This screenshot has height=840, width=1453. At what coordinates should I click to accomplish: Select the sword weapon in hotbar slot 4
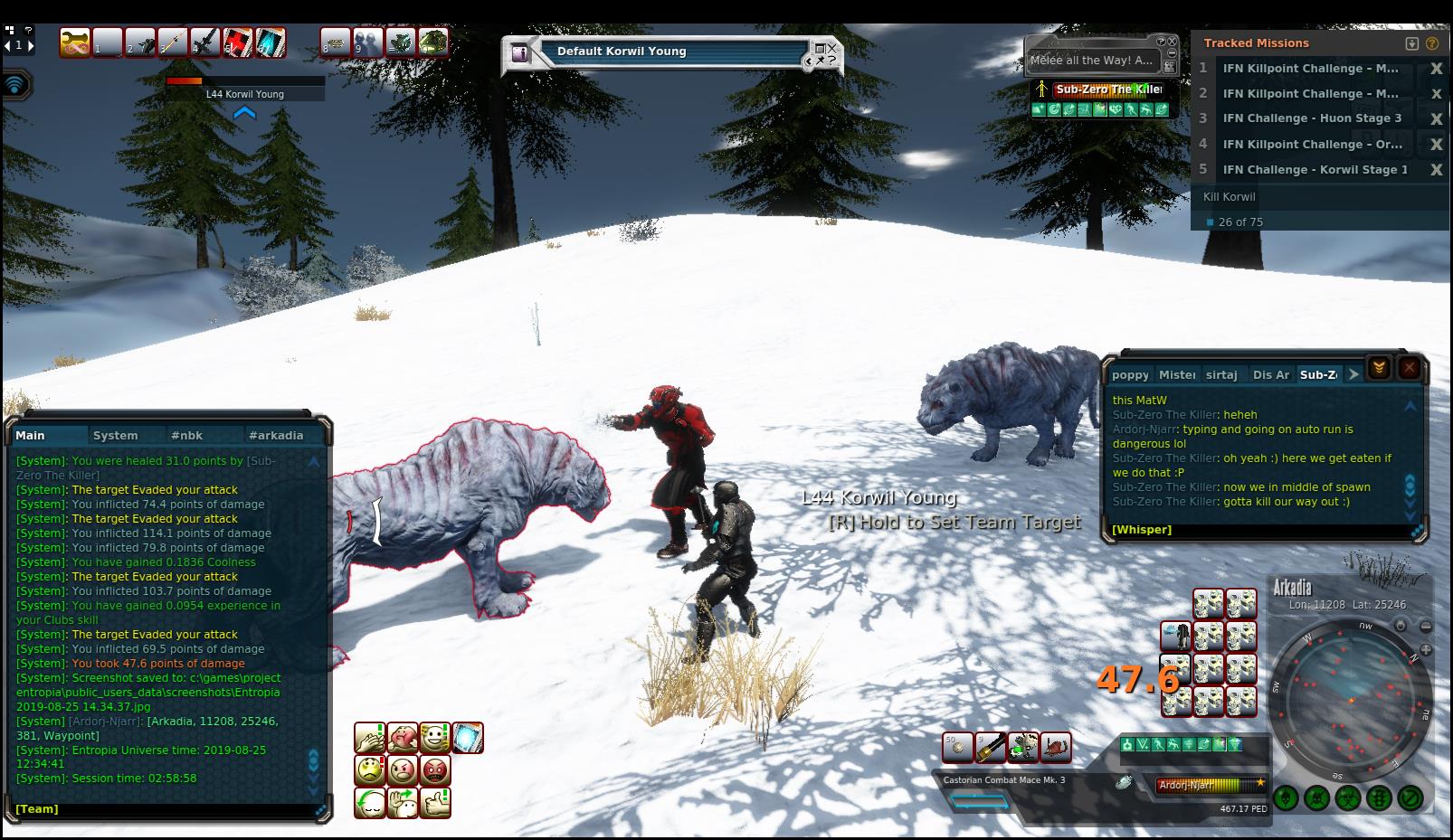[x=205, y=42]
